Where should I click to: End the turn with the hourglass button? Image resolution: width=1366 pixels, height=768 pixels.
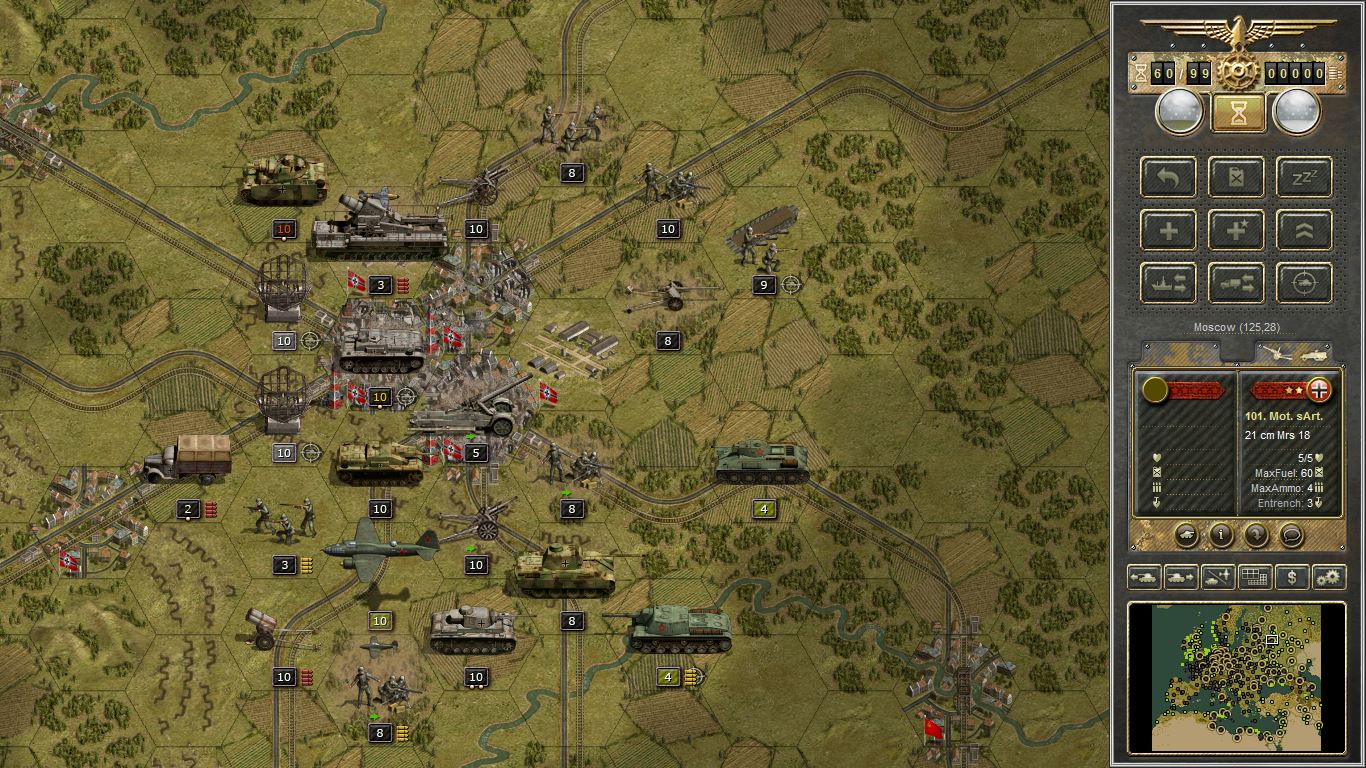click(1236, 112)
